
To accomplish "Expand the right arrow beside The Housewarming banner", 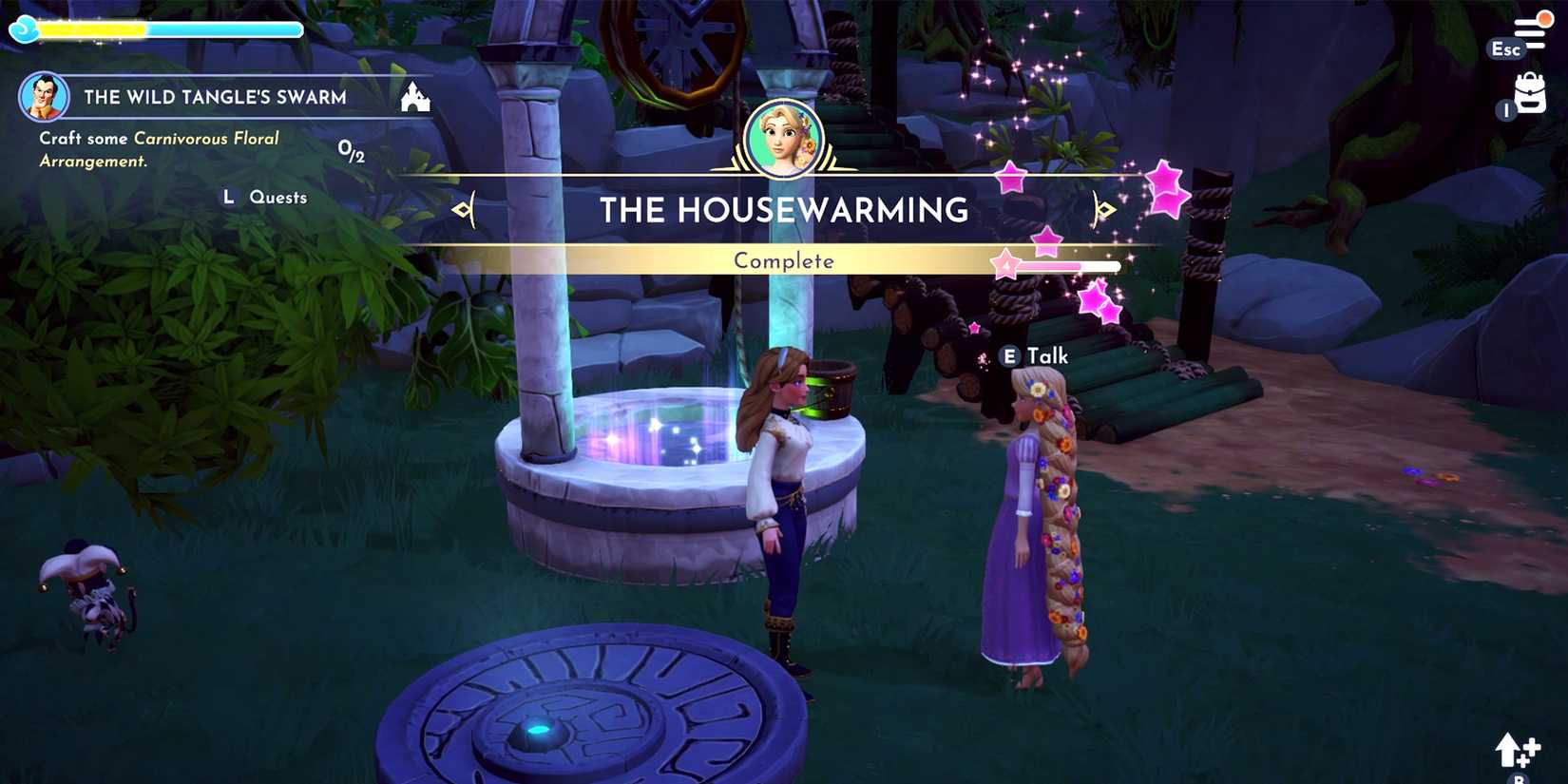I will pyautogui.click(x=1103, y=209).
